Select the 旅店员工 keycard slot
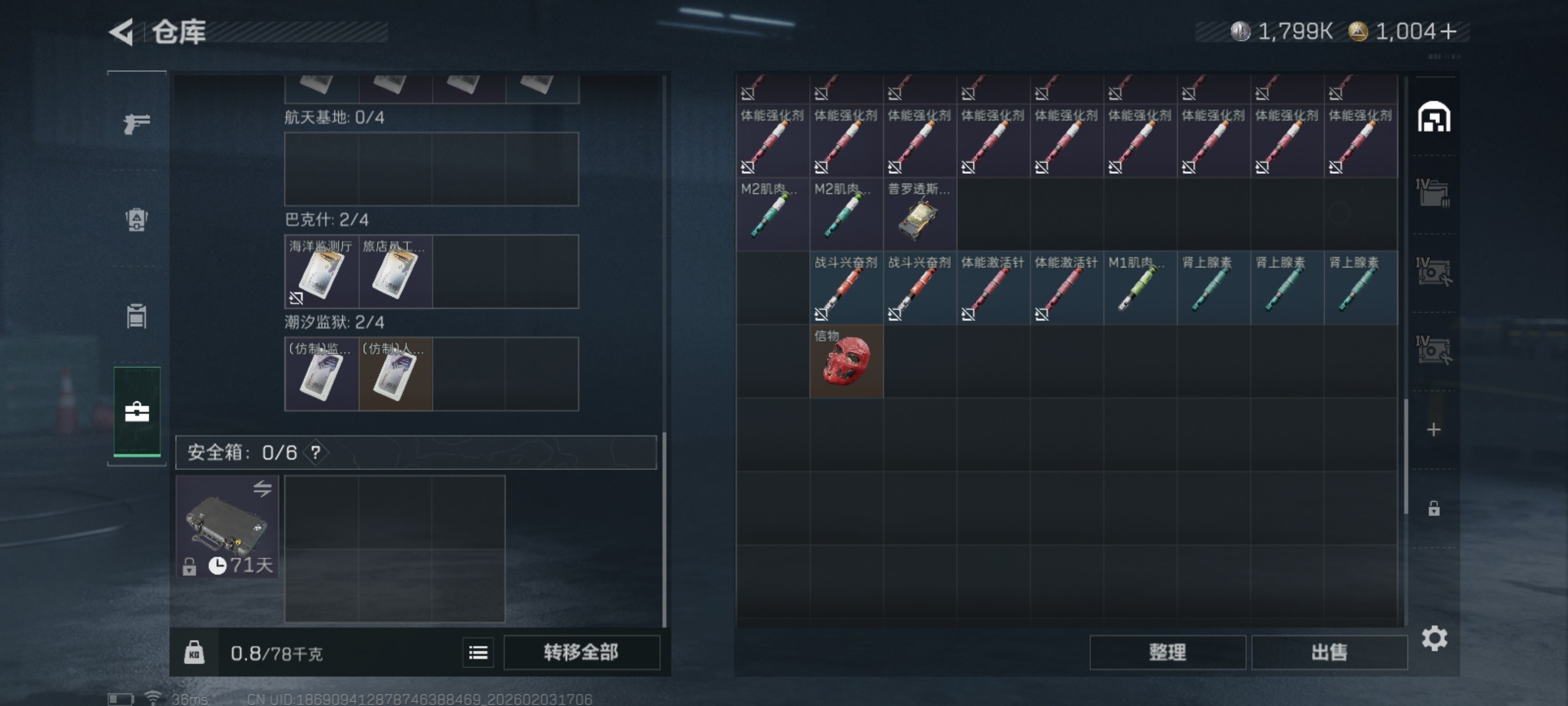This screenshot has width=1568, height=706. (x=395, y=272)
